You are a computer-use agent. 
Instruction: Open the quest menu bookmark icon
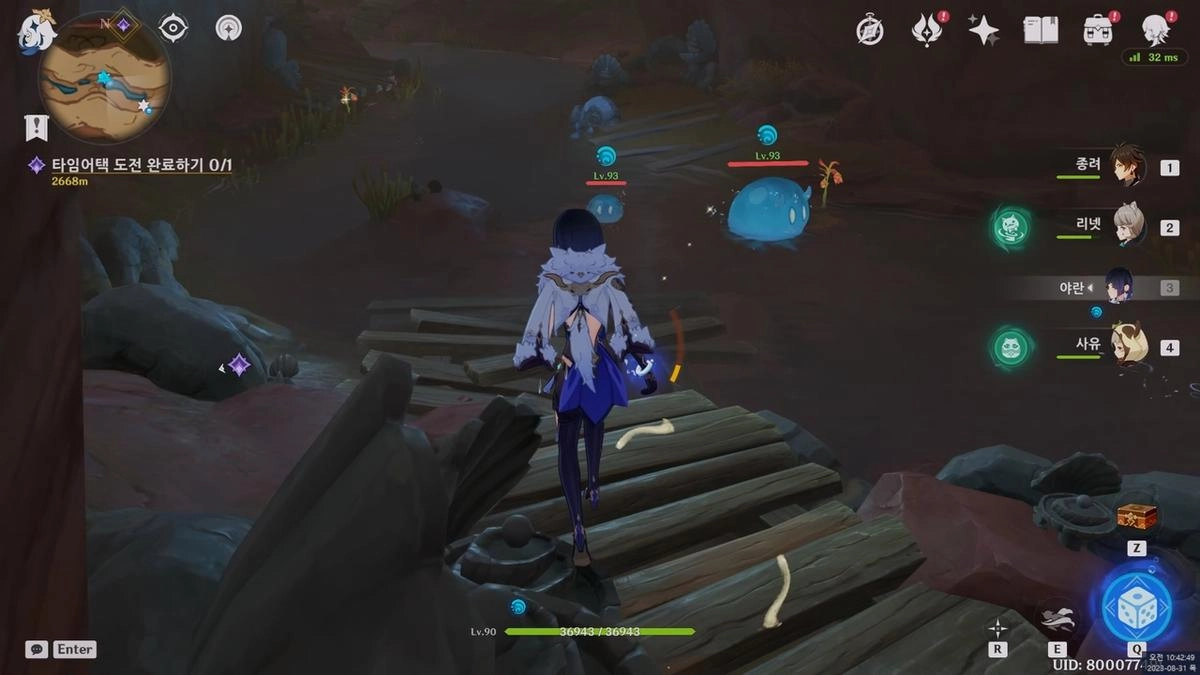coord(36,127)
